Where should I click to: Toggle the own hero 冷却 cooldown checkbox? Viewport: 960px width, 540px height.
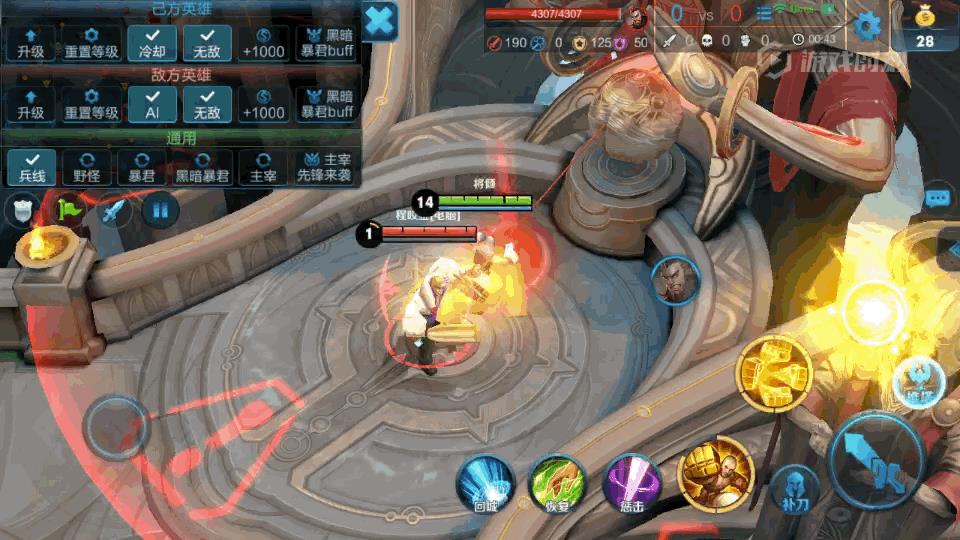tap(152, 44)
